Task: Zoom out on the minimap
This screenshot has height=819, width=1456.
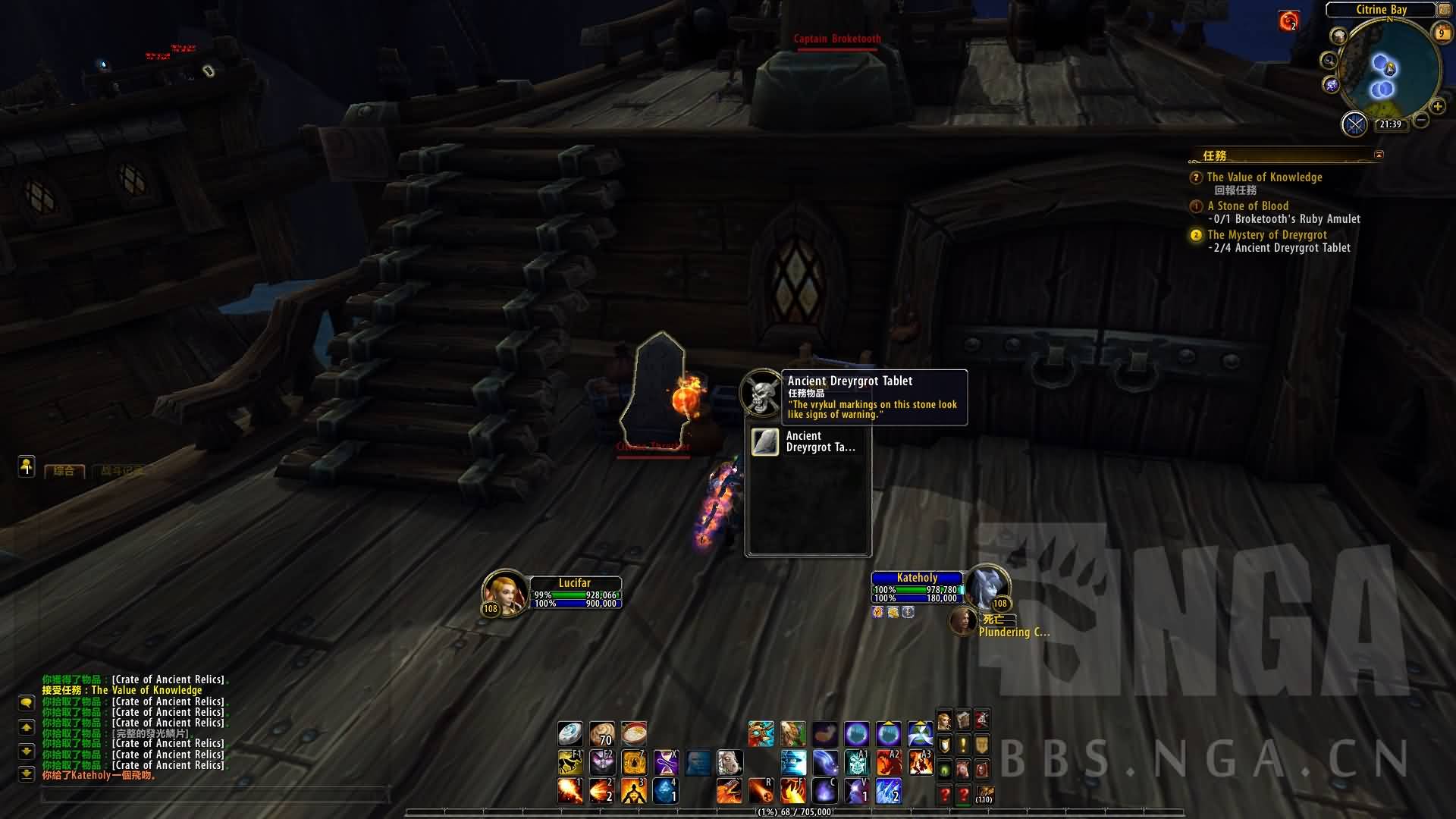Action: pos(1420,120)
